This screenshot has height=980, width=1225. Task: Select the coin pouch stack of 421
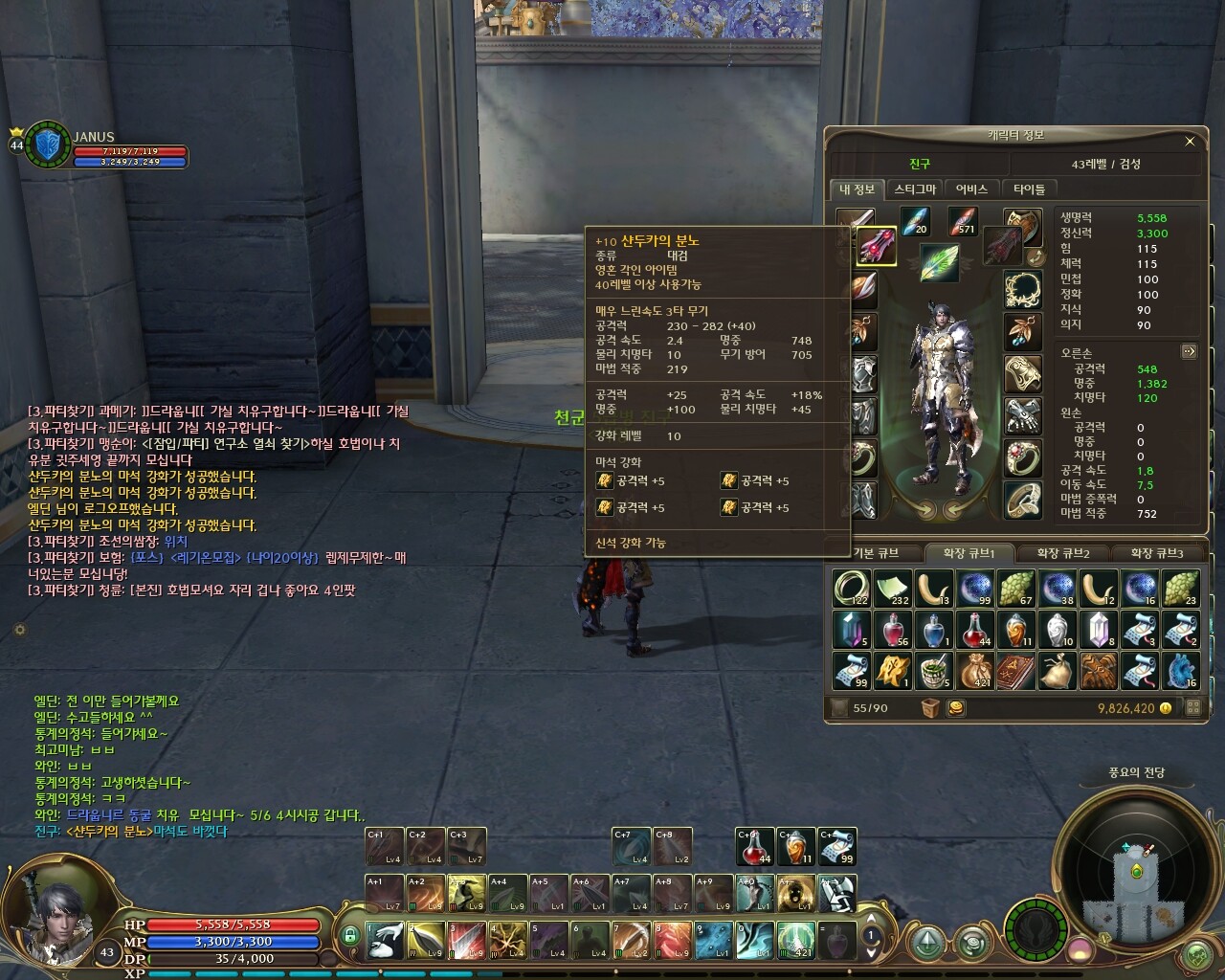coord(975,670)
